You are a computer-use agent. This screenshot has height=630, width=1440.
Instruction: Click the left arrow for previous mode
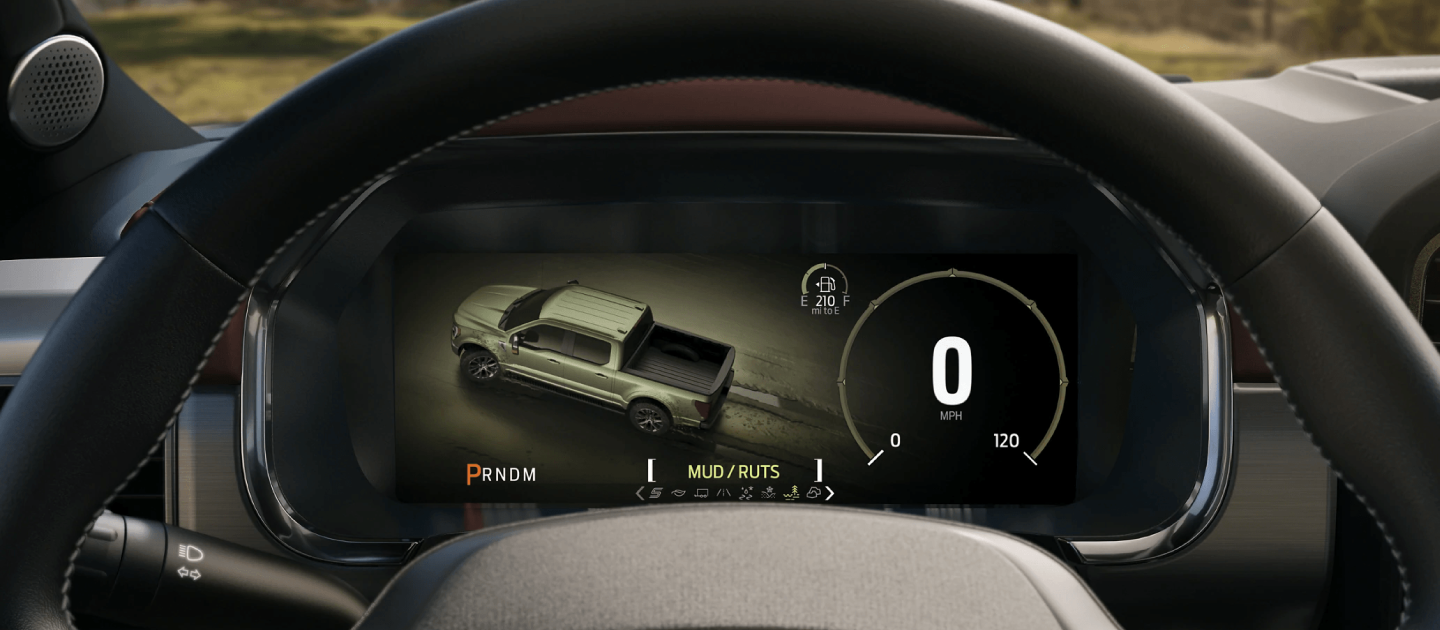640,493
